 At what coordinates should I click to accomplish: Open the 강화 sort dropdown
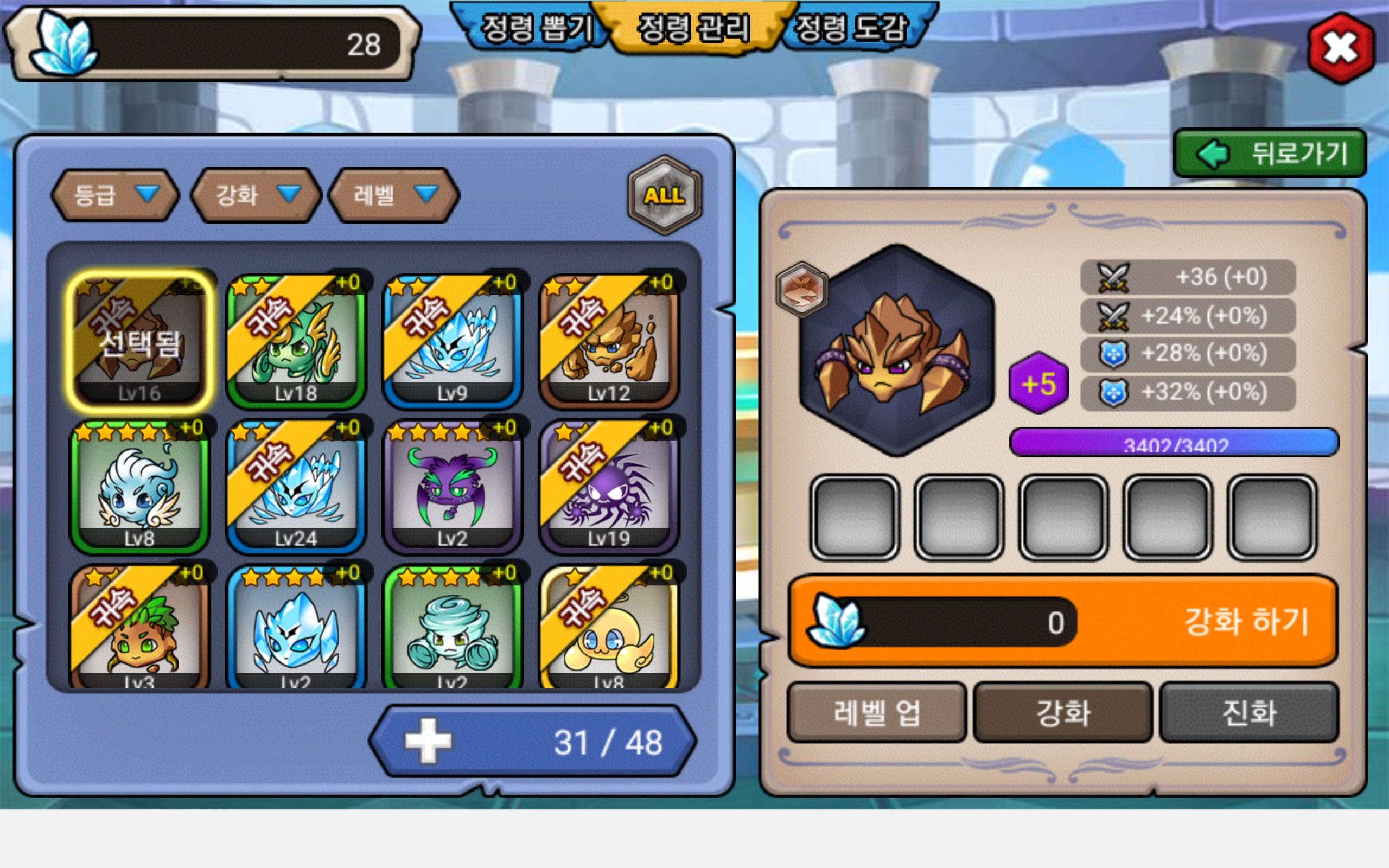pyautogui.click(x=256, y=195)
